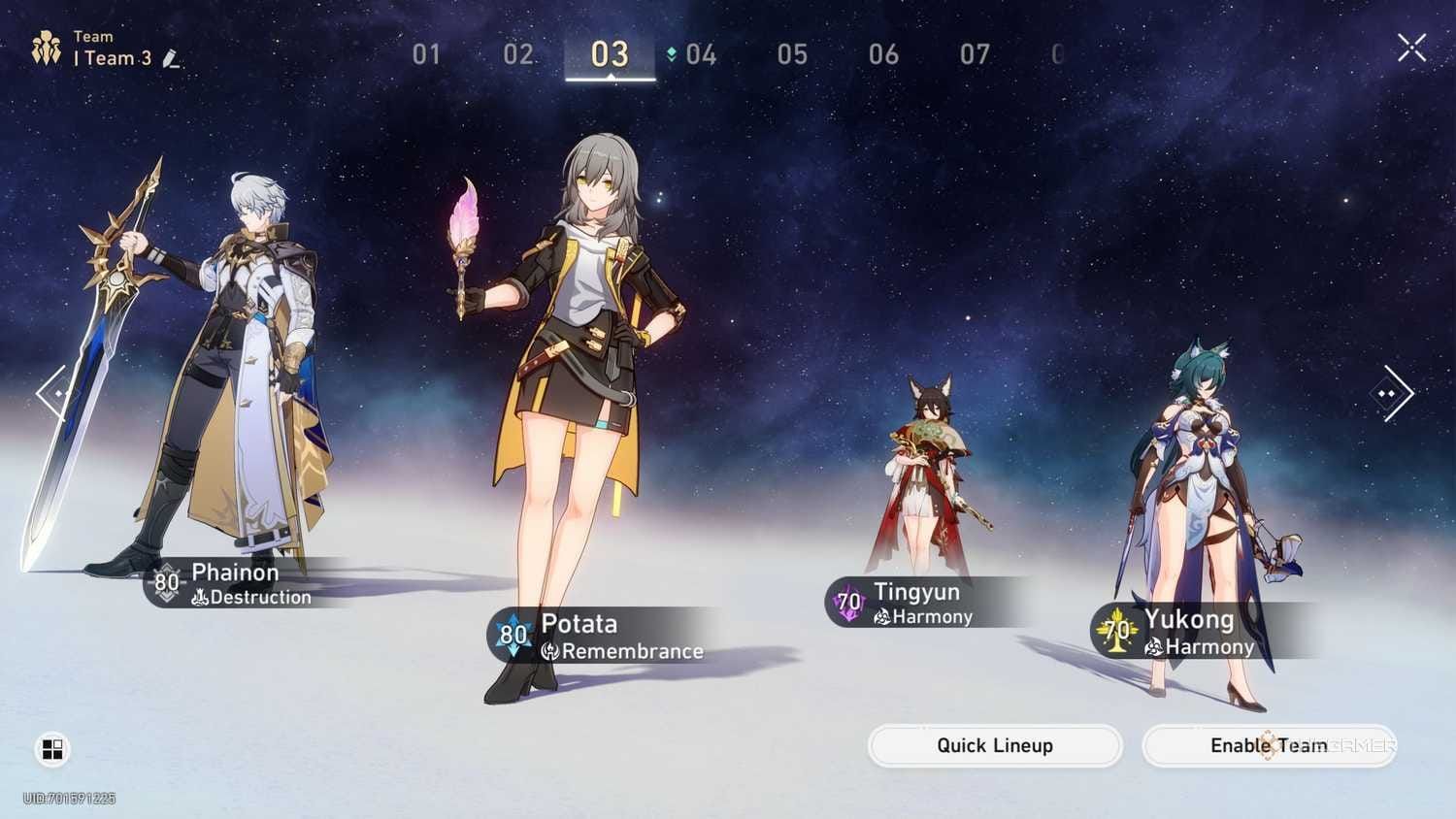Open the four-square grid view icon
This screenshot has width=1456, height=819.
coord(52,749)
